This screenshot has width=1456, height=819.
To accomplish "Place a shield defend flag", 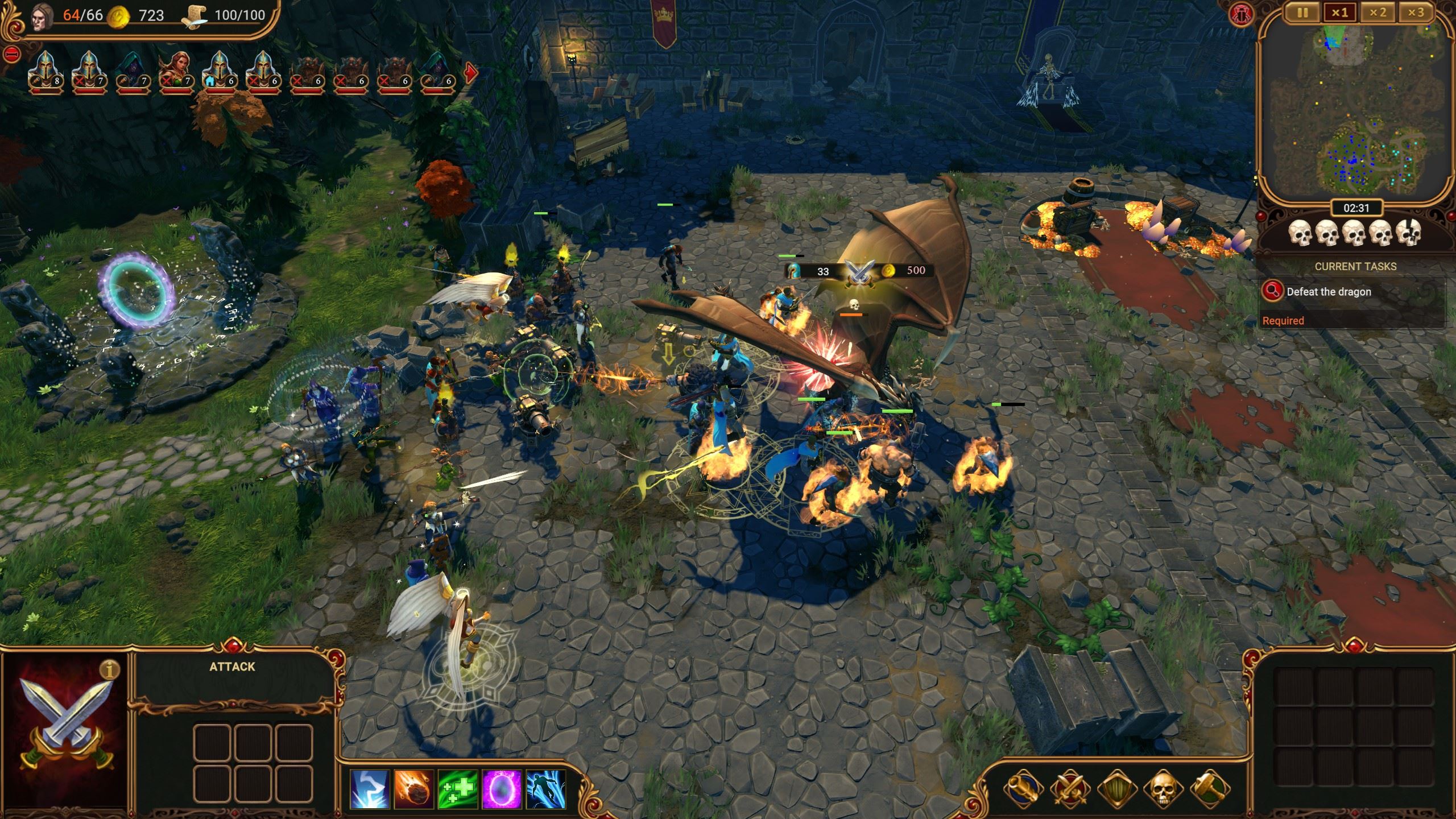I will click(1116, 789).
